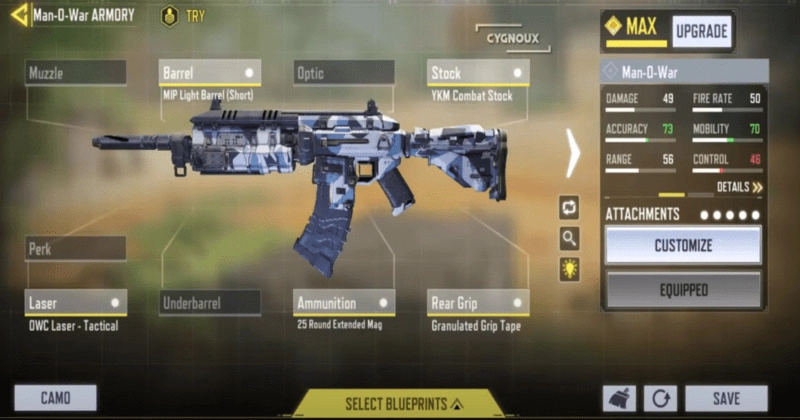Select the Stock attachment slot
Screen dimensions: 800x420
[478, 73]
